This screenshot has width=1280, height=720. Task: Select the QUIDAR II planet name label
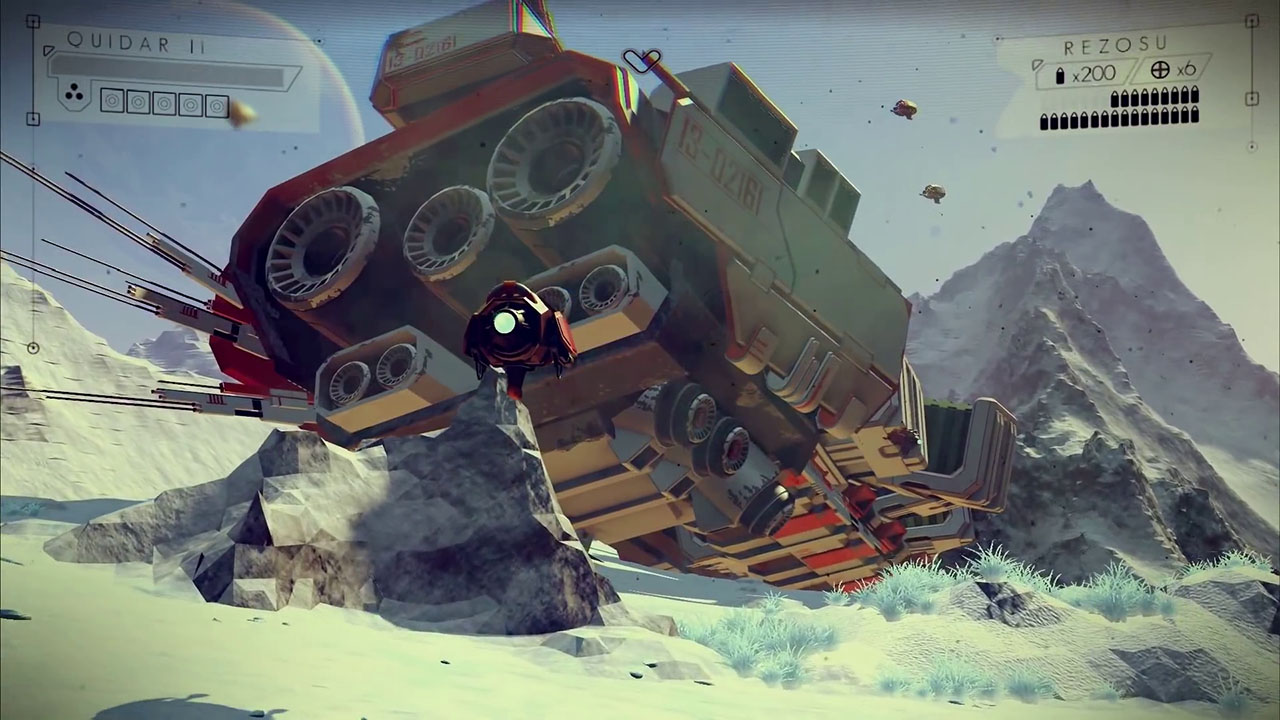pos(133,43)
